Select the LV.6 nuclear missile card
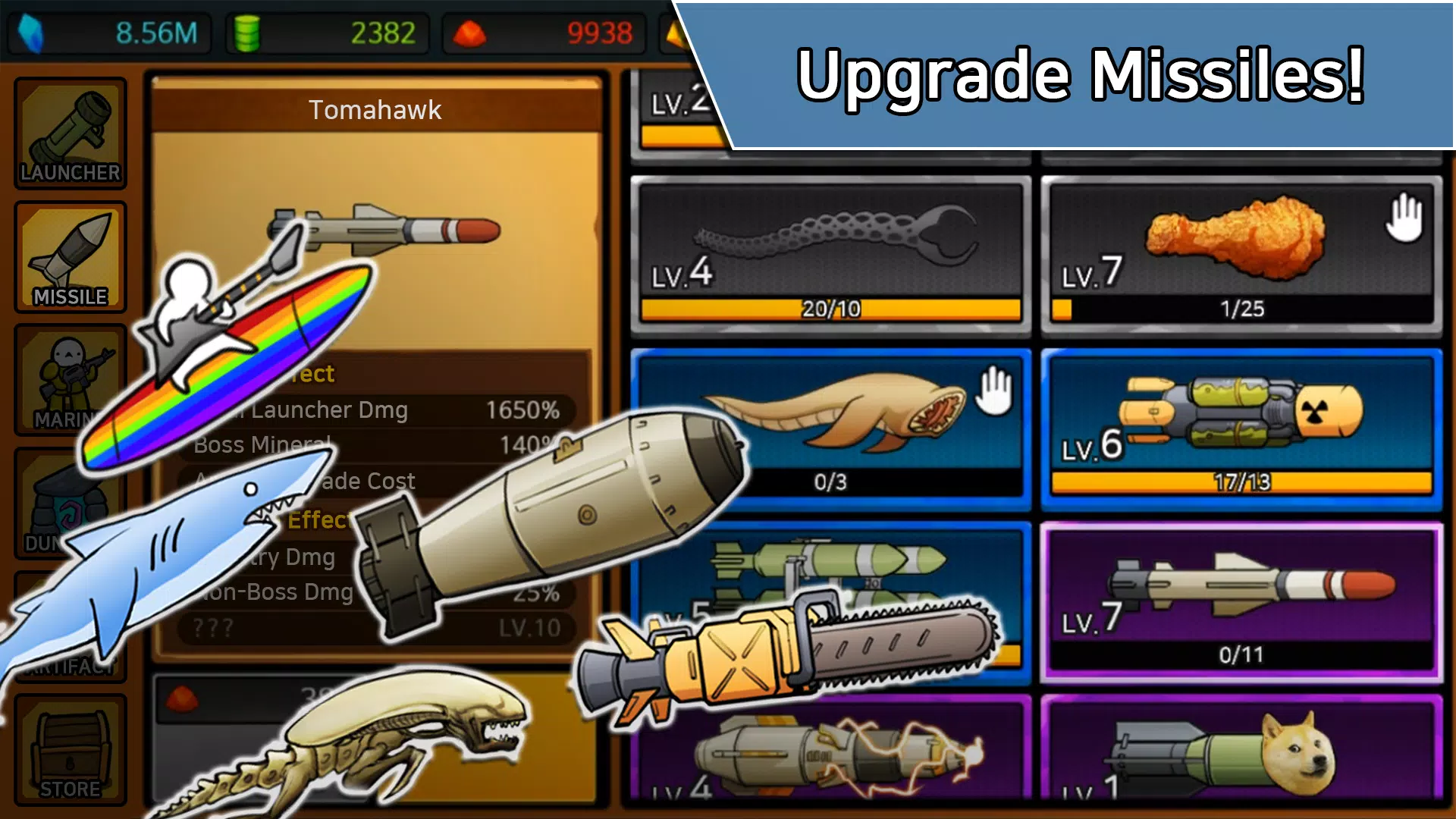The width and height of the screenshot is (1456, 819). (x=1244, y=425)
